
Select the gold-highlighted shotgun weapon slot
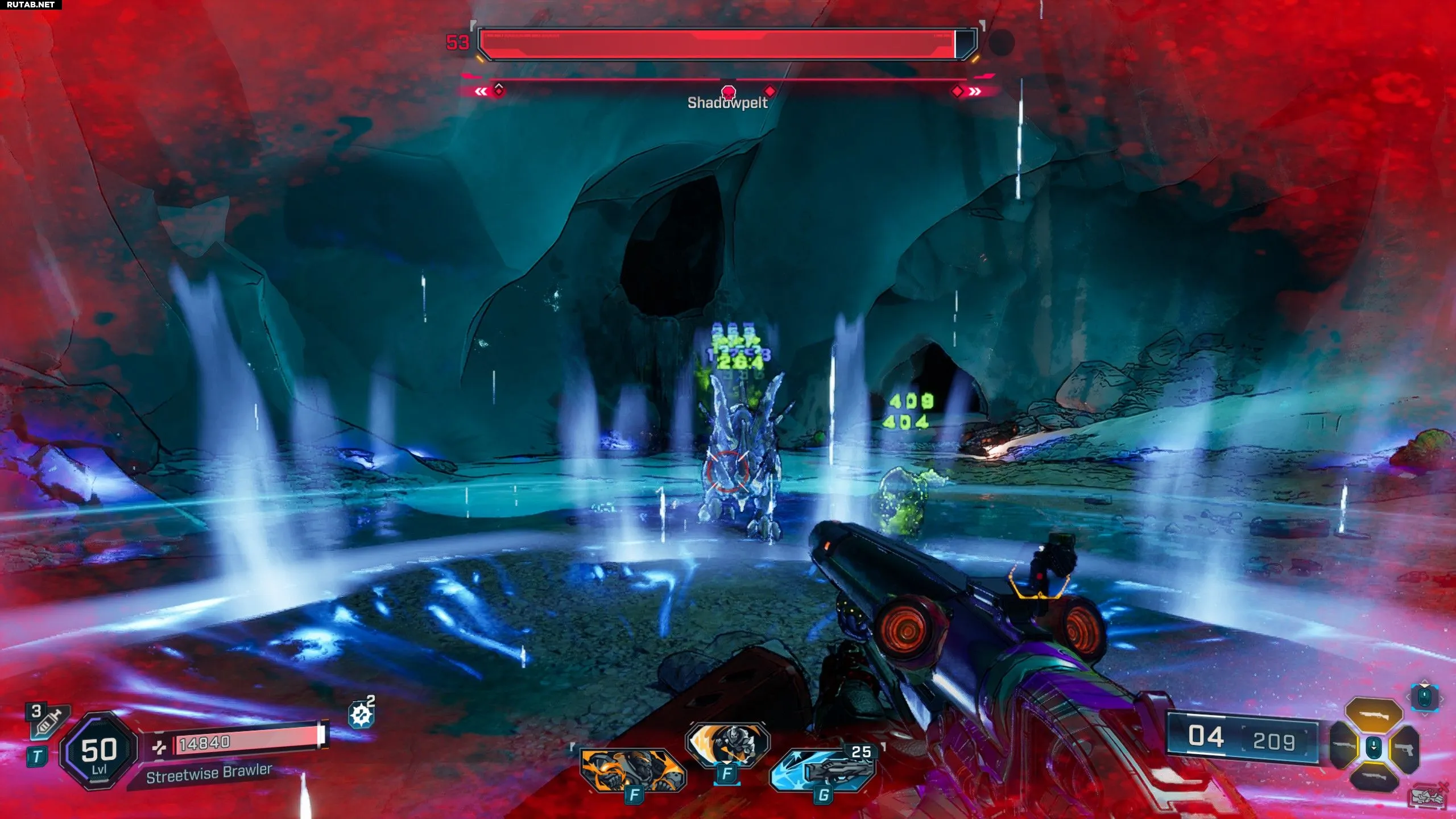pos(1374,715)
